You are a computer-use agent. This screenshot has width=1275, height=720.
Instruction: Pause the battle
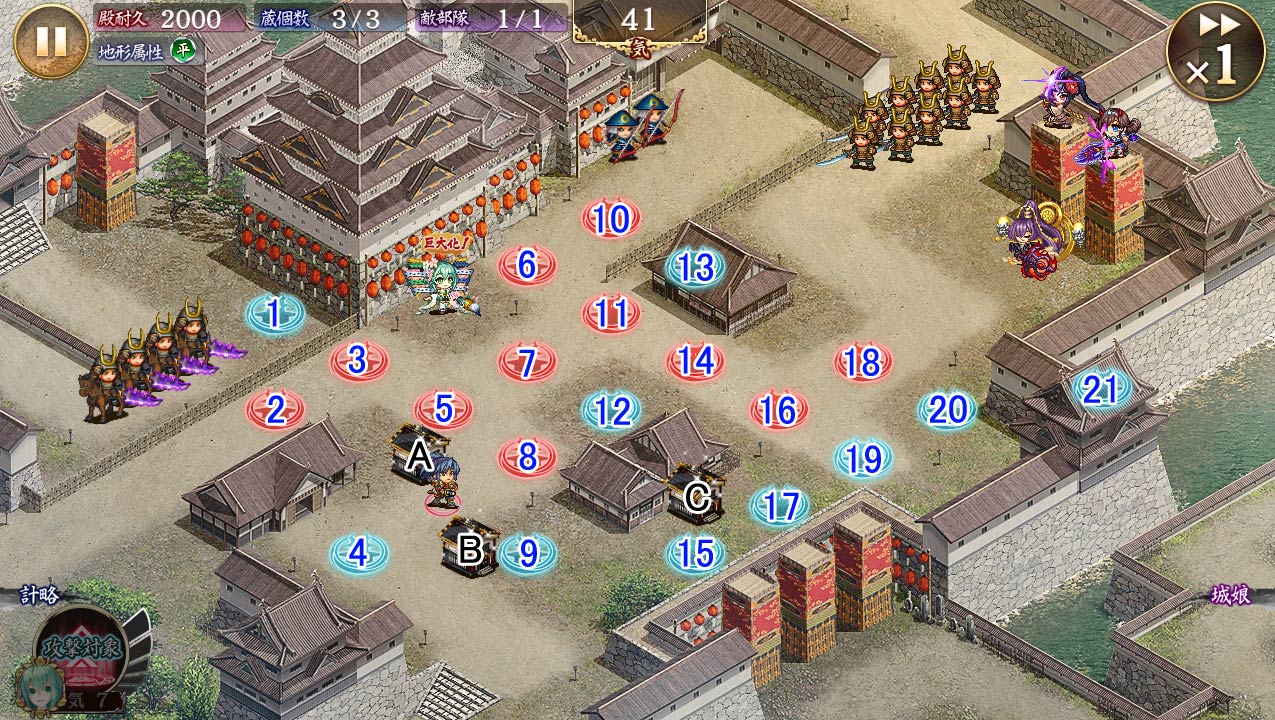coord(51,41)
